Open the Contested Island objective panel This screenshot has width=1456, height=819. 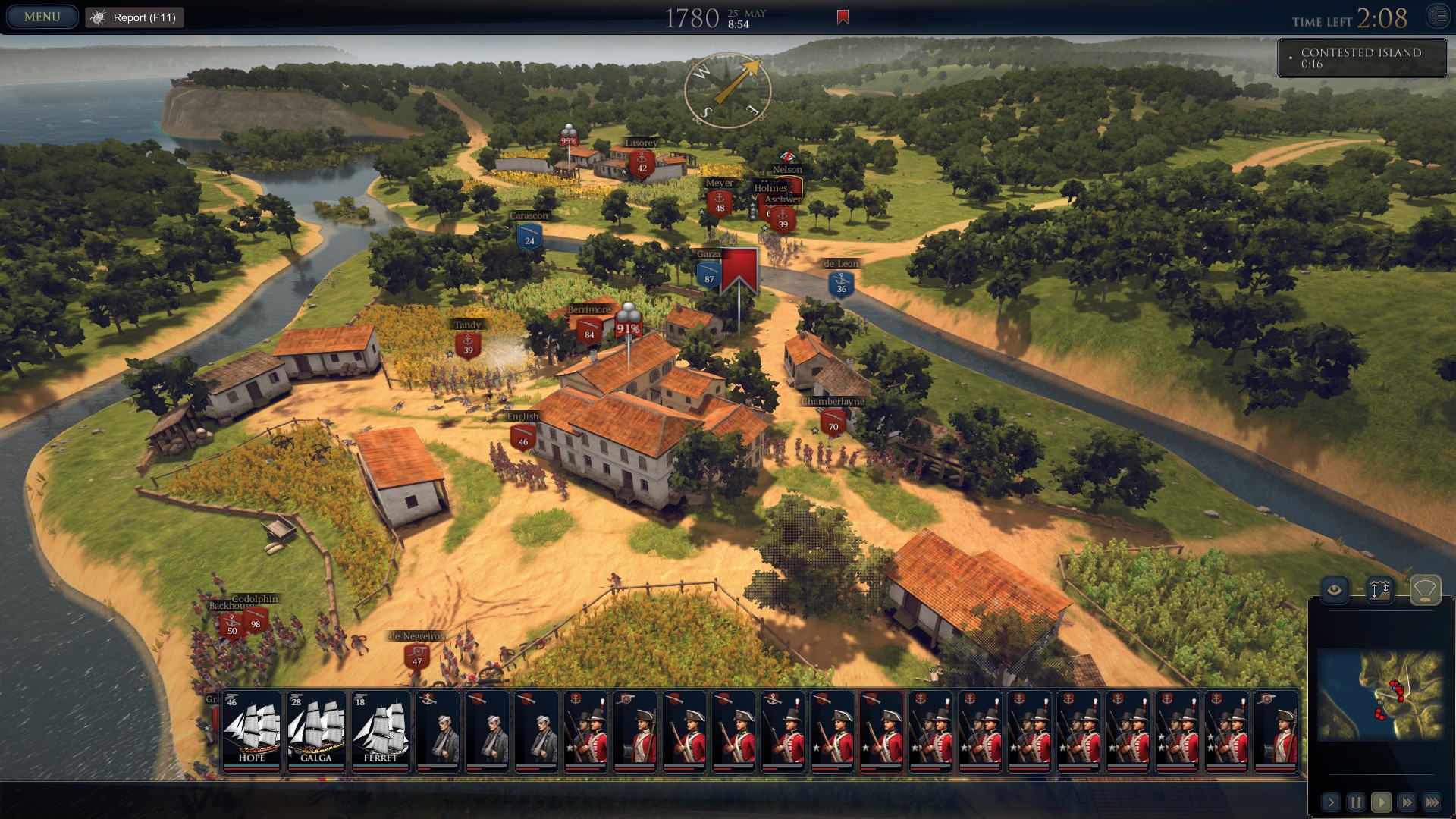[1361, 58]
